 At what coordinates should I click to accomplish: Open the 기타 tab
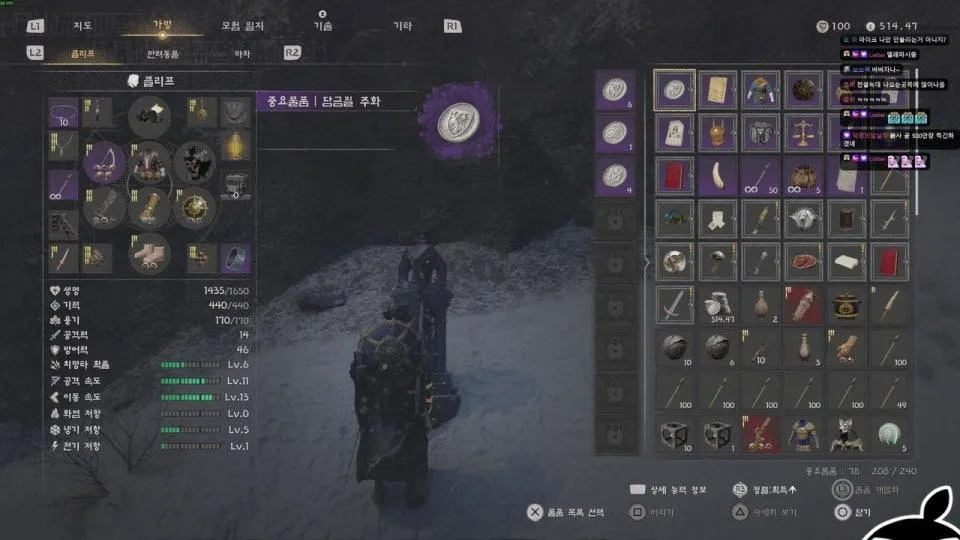[402, 26]
